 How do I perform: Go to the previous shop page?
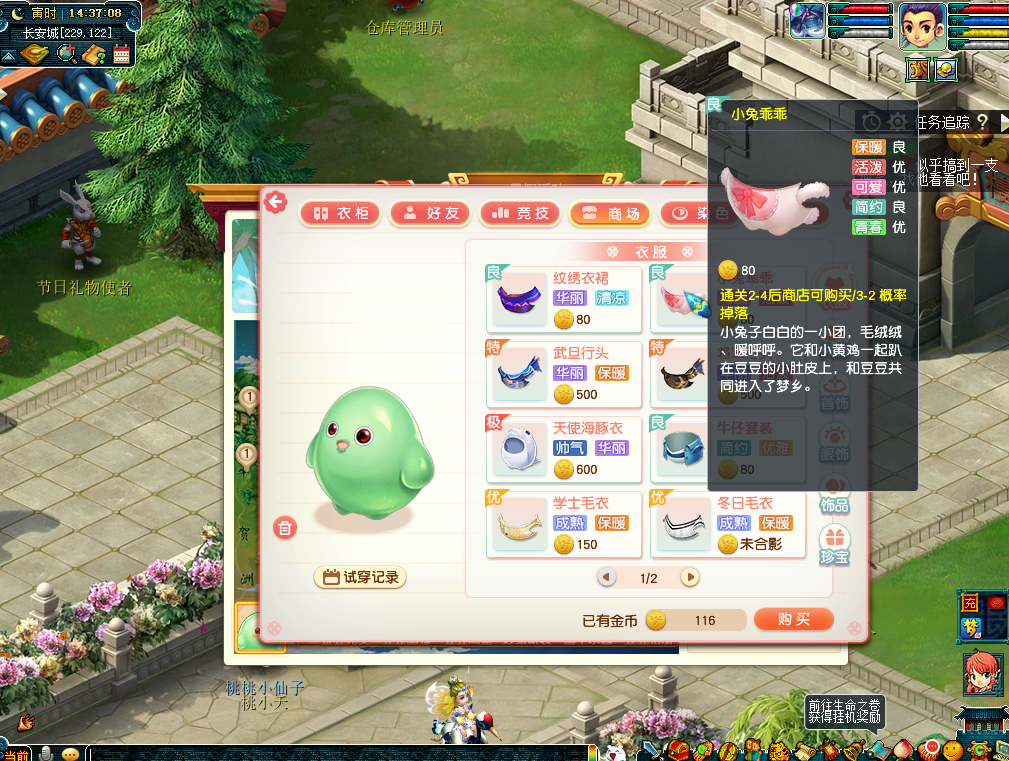pyautogui.click(x=607, y=577)
